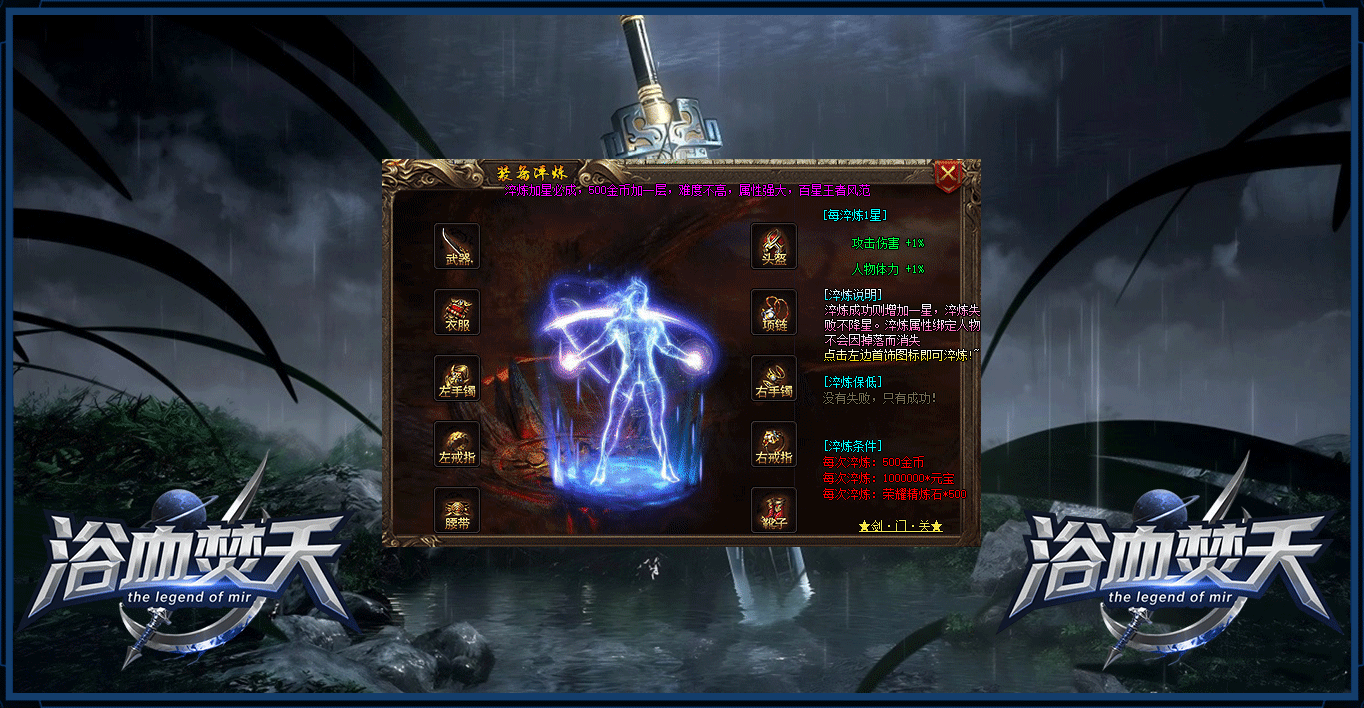This screenshot has width=1364, height=708.
Task: Choose the necklace (项链) slot
Action: (x=774, y=312)
